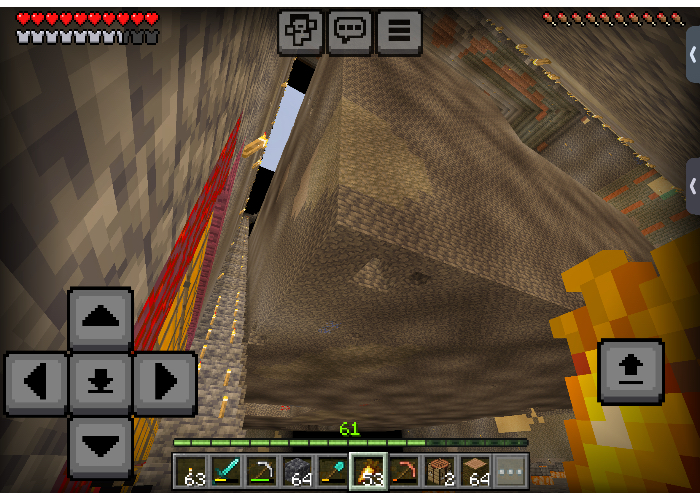This screenshot has width=700, height=500.
Task: Select the highlighted slot holding 53 items
Action: pos(368,471)
